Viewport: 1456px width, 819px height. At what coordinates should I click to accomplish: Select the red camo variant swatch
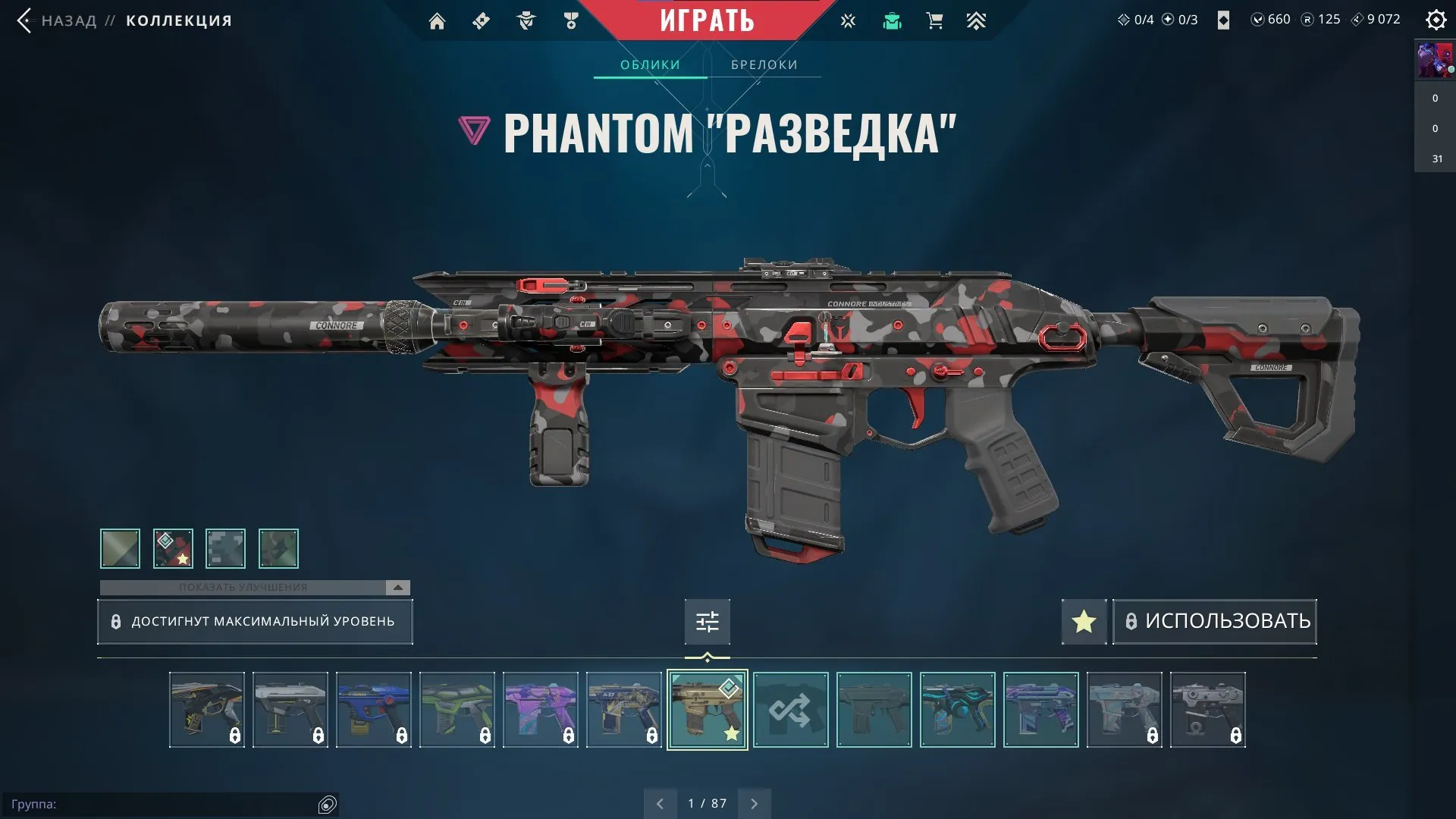pyautogui.click(x=173, y=548)
